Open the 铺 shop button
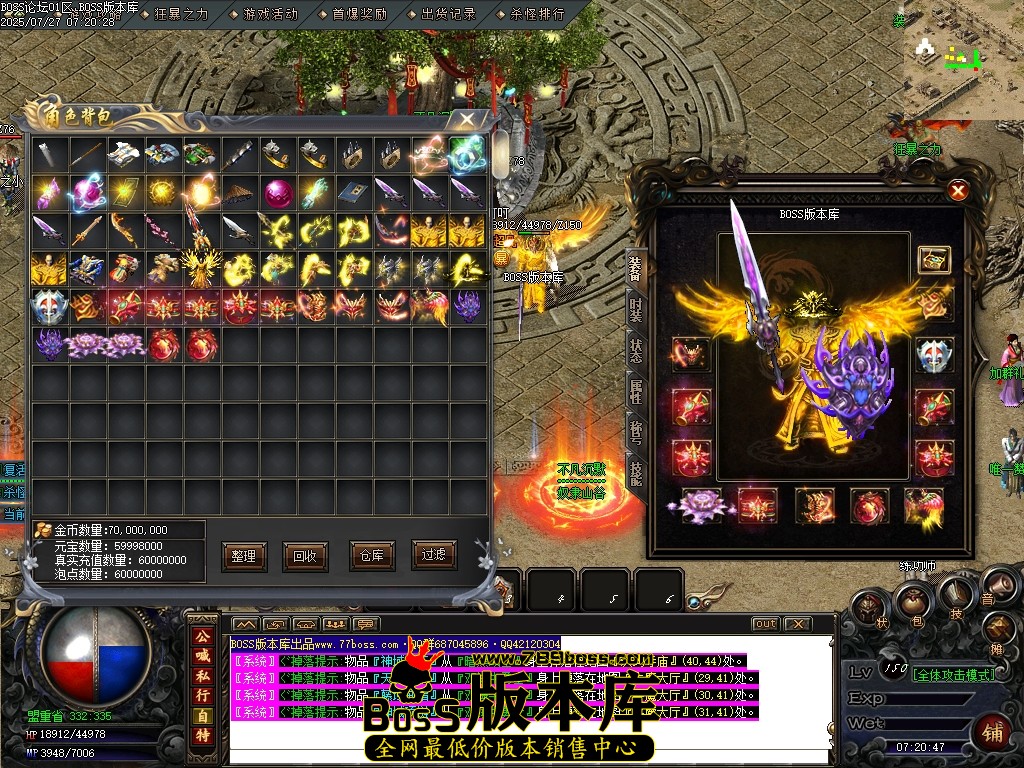 click(x=993, y=731)
